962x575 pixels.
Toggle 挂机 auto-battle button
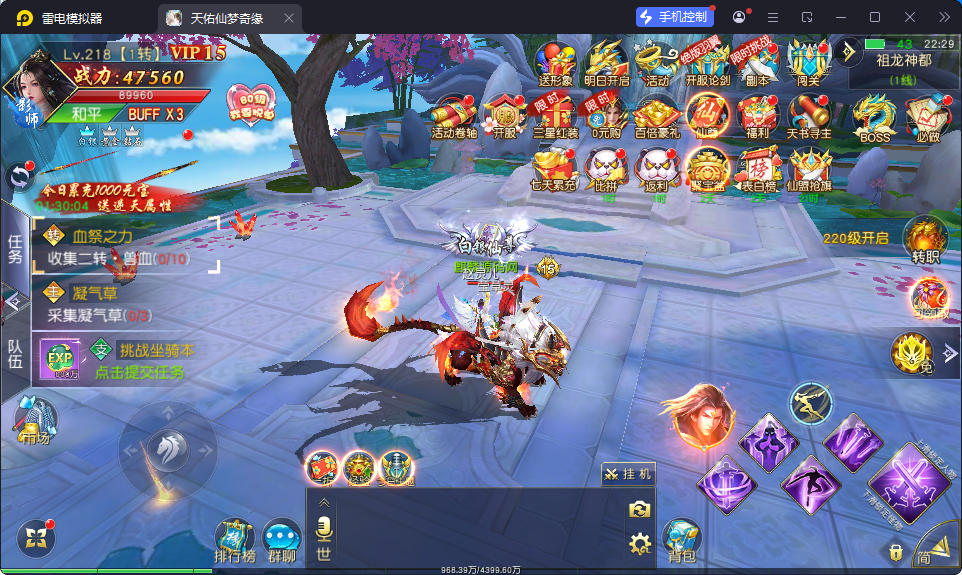coord(628,474)
